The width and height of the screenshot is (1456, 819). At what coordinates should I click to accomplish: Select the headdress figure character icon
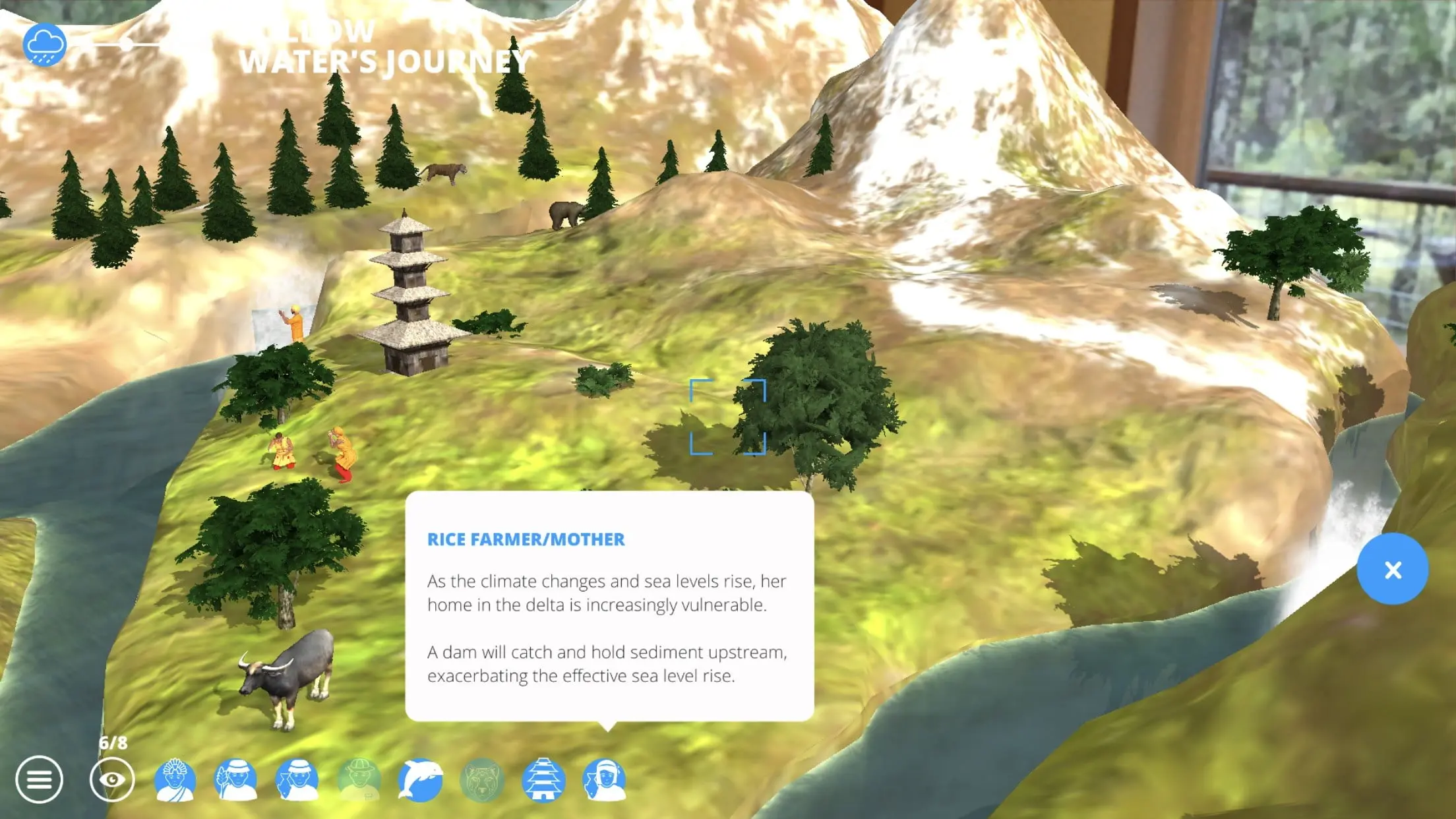point(175,780)
